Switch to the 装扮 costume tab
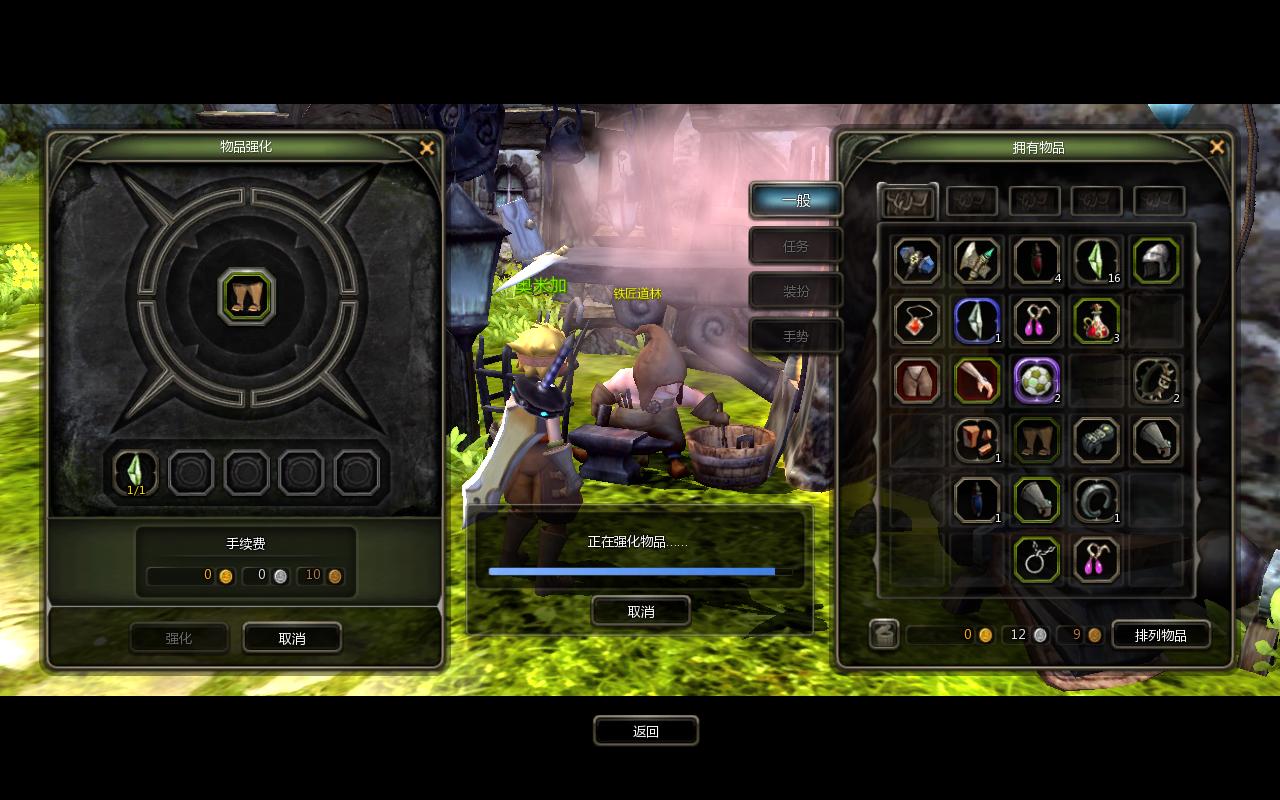Image resolution: width=1280 pixels, height=800 pixels. pos(796,291)
